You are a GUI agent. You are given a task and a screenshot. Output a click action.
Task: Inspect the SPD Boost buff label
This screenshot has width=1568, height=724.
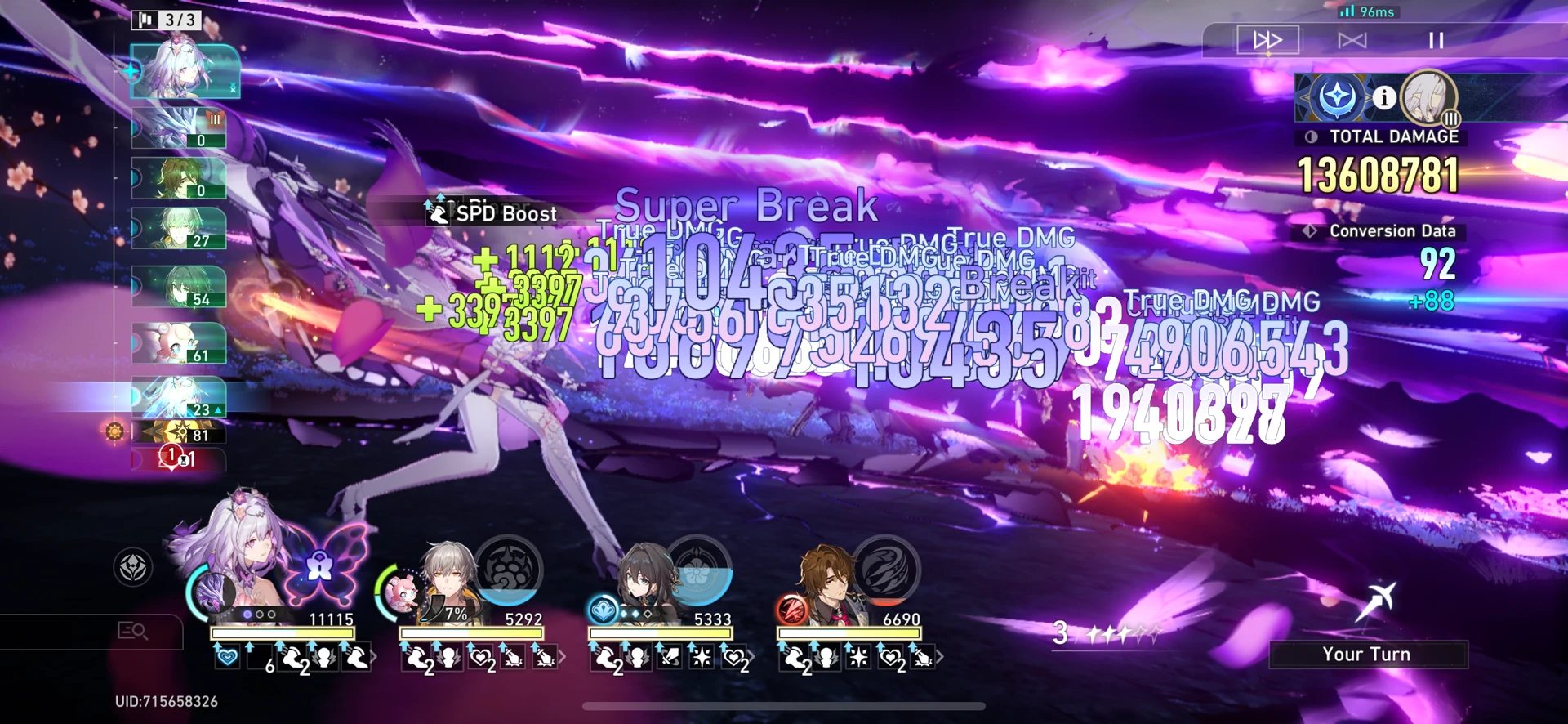click(491, 213)
